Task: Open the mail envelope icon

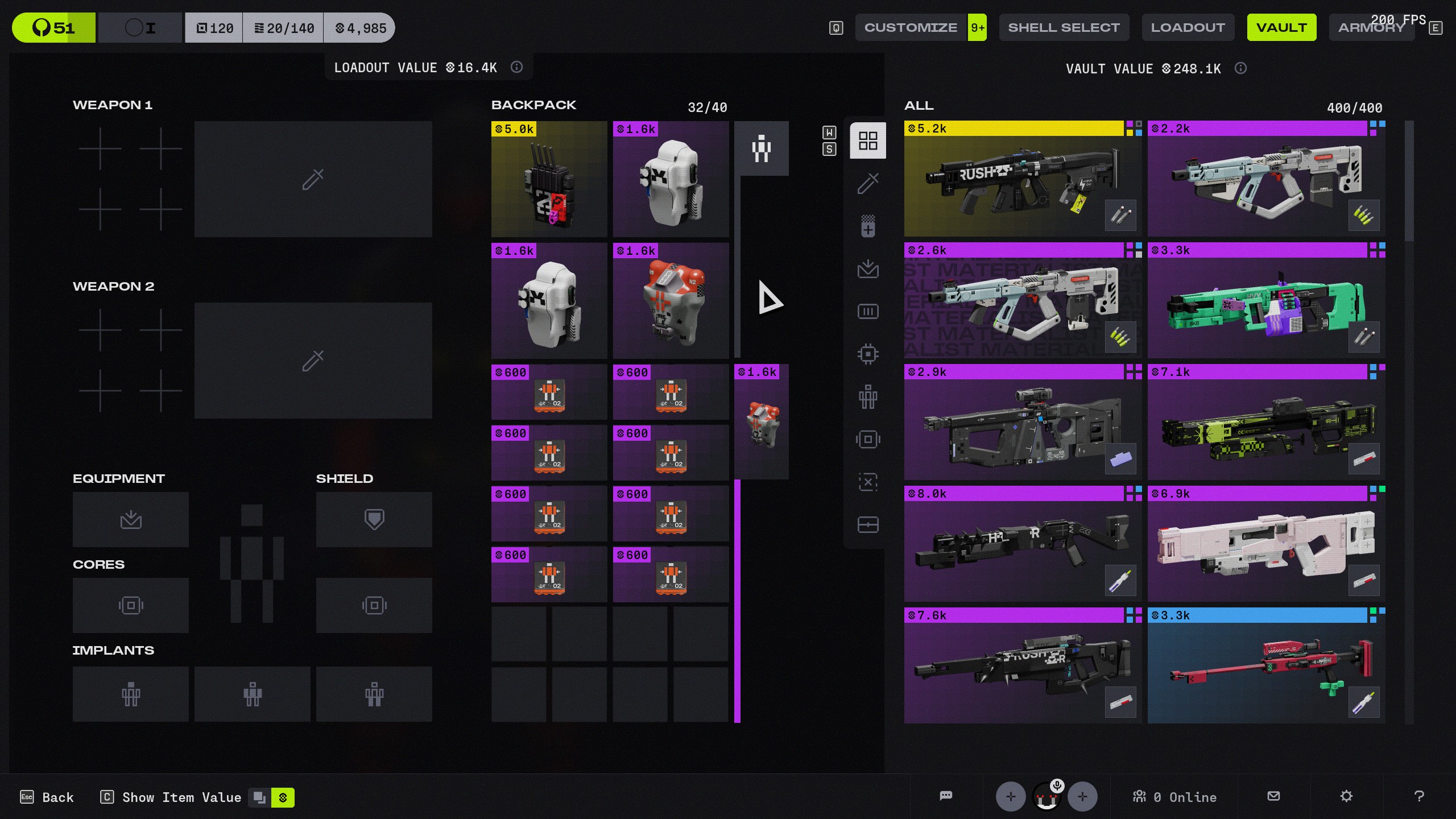Action: point(1274,796)
